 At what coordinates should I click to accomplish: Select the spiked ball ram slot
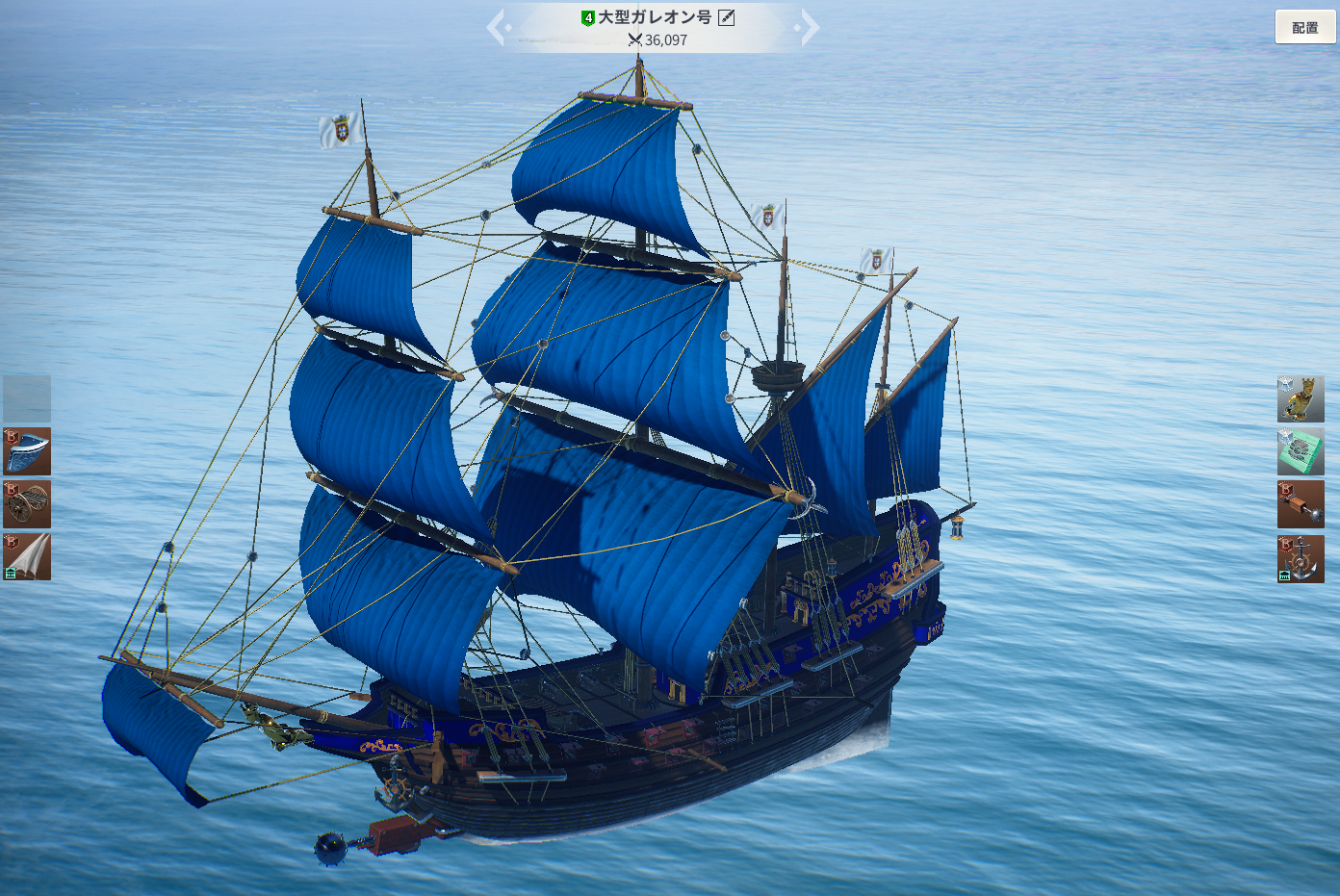click(1301, 505)
